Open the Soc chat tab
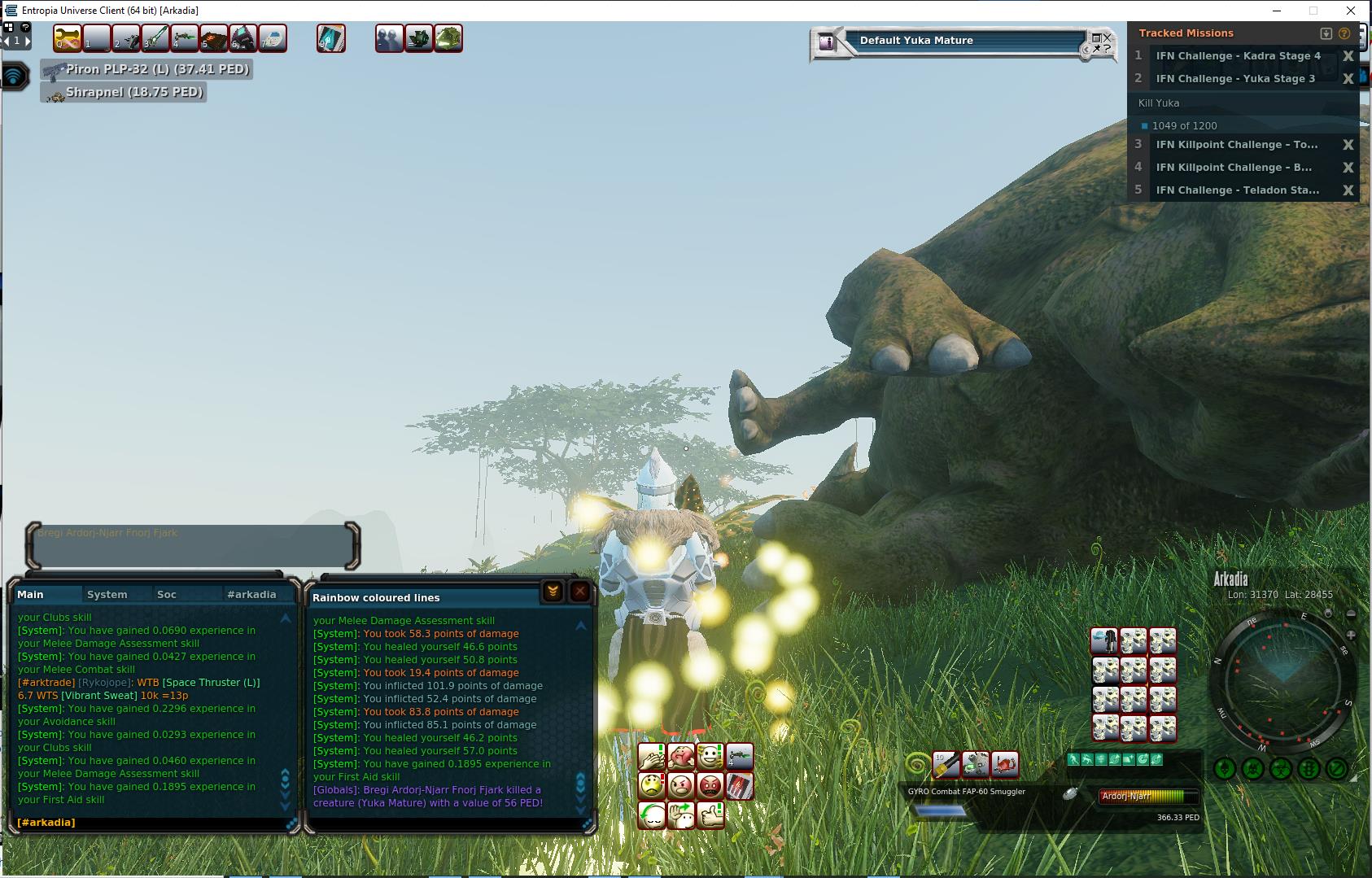This screenshot has width=1372, height=878. pyautogui.click(x=167, y=595)
